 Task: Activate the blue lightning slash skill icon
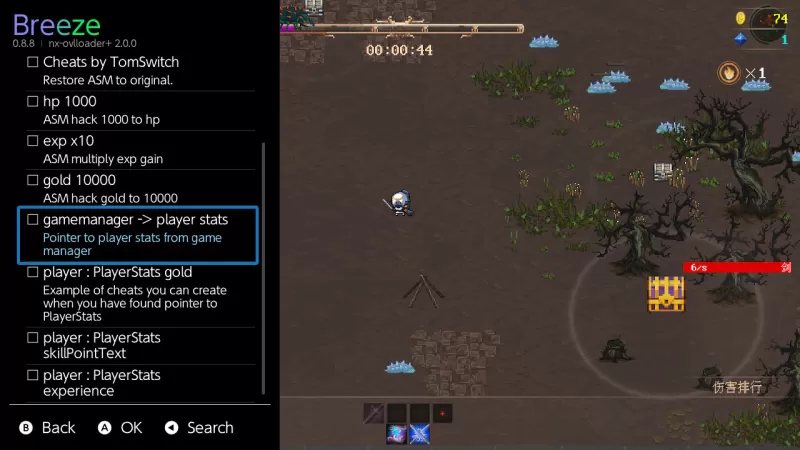[x=420, y=434]
